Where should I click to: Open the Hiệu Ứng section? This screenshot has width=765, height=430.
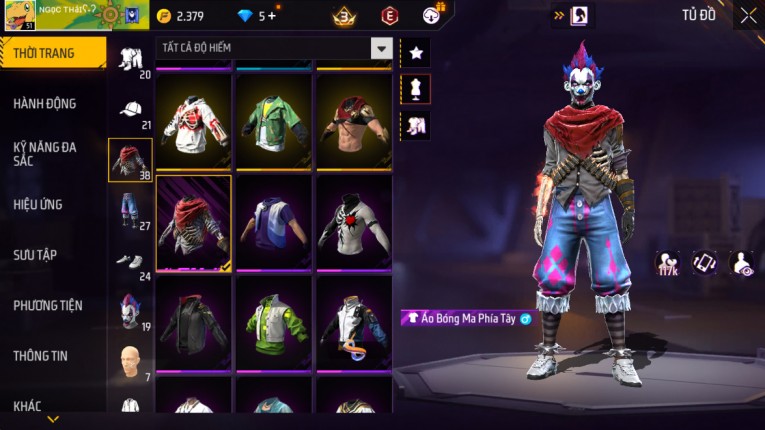pos(38,204)
